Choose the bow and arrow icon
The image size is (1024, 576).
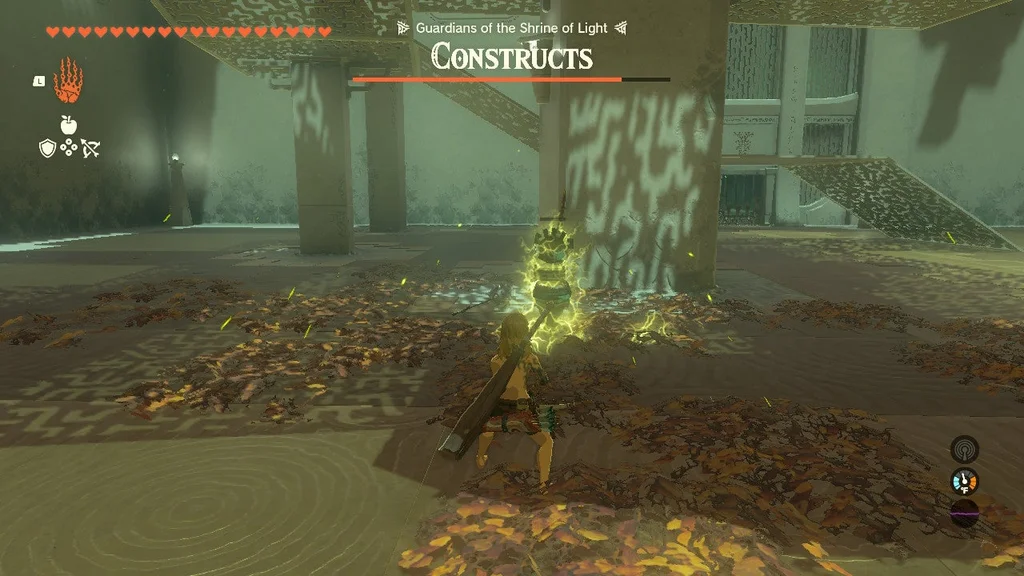(x=90, y=149)
